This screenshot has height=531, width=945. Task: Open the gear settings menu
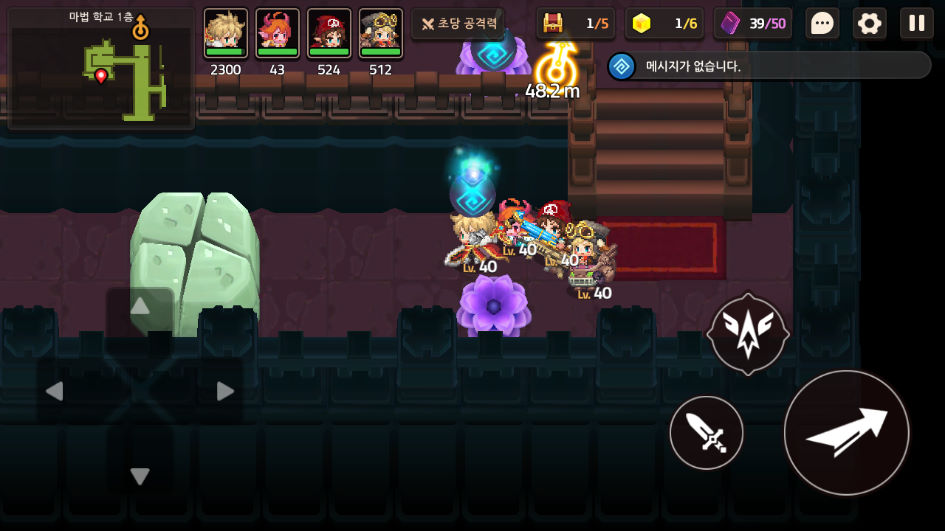[869, 23]
